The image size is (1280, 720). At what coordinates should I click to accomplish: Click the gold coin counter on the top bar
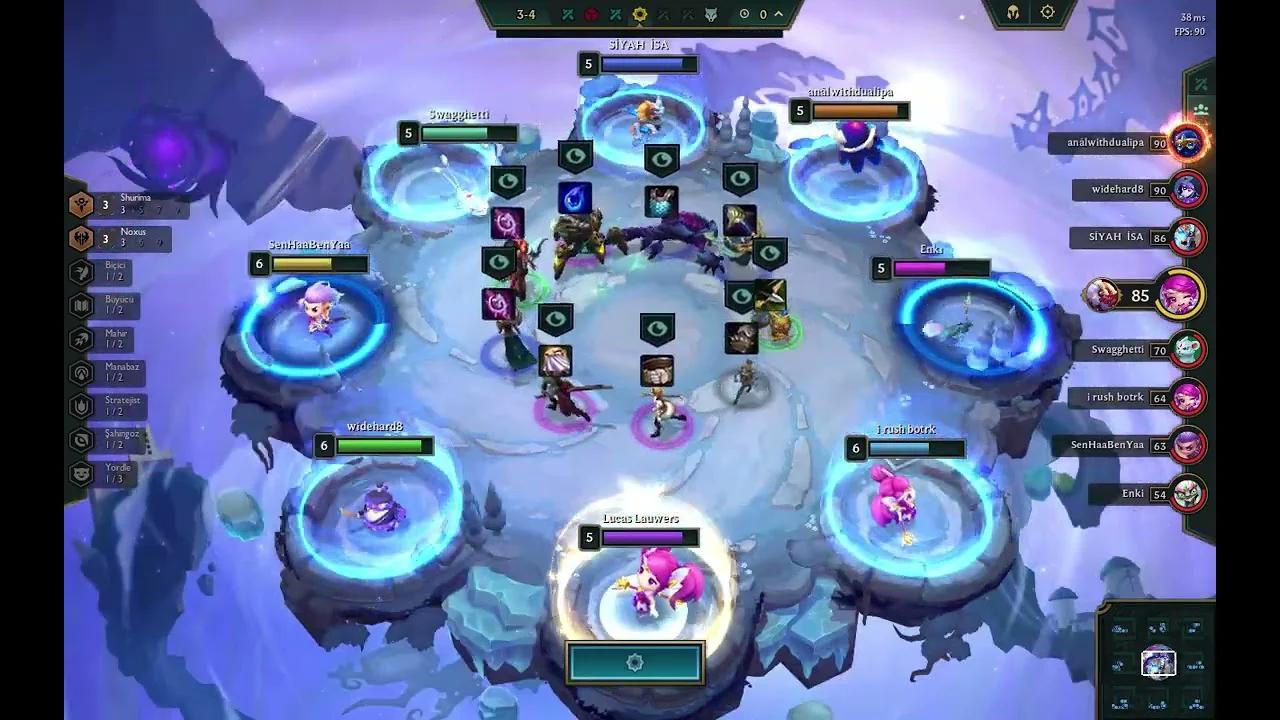pyautogui.click(x=744, y=14)
